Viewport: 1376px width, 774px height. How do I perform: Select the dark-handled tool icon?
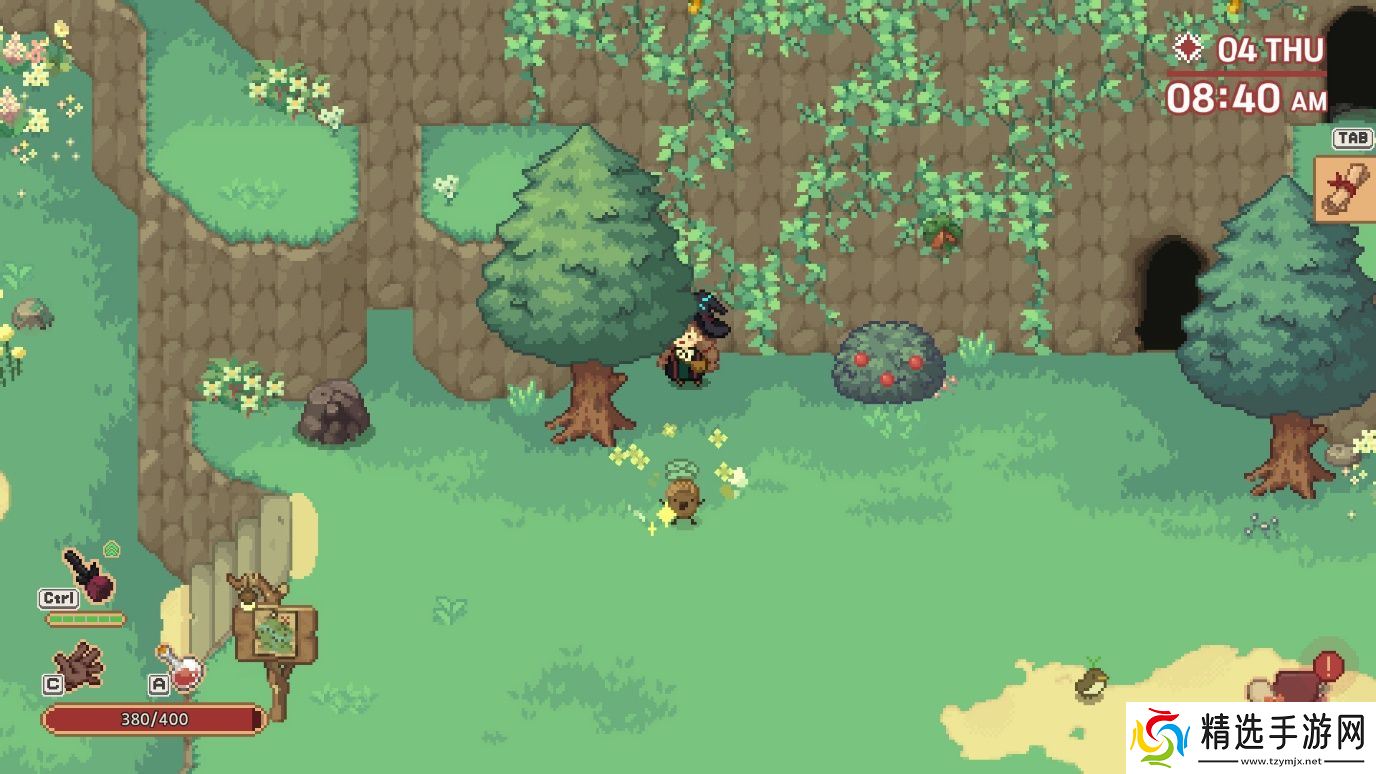pos(88,573)
